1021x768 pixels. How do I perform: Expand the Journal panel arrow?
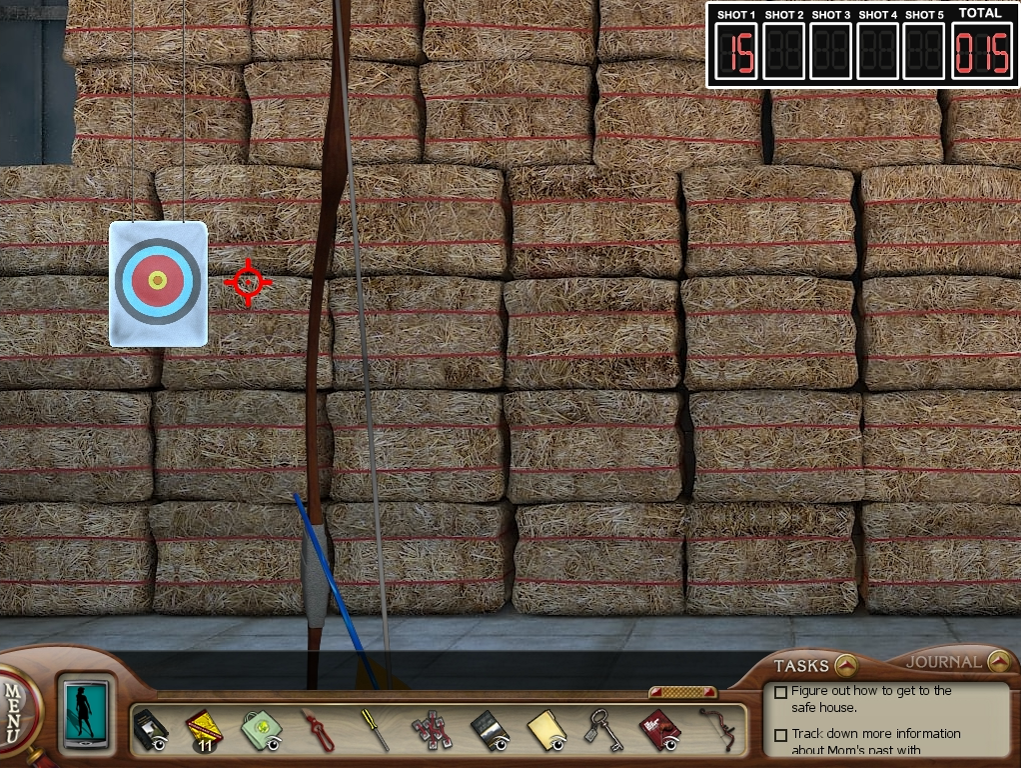coord(997,662)
